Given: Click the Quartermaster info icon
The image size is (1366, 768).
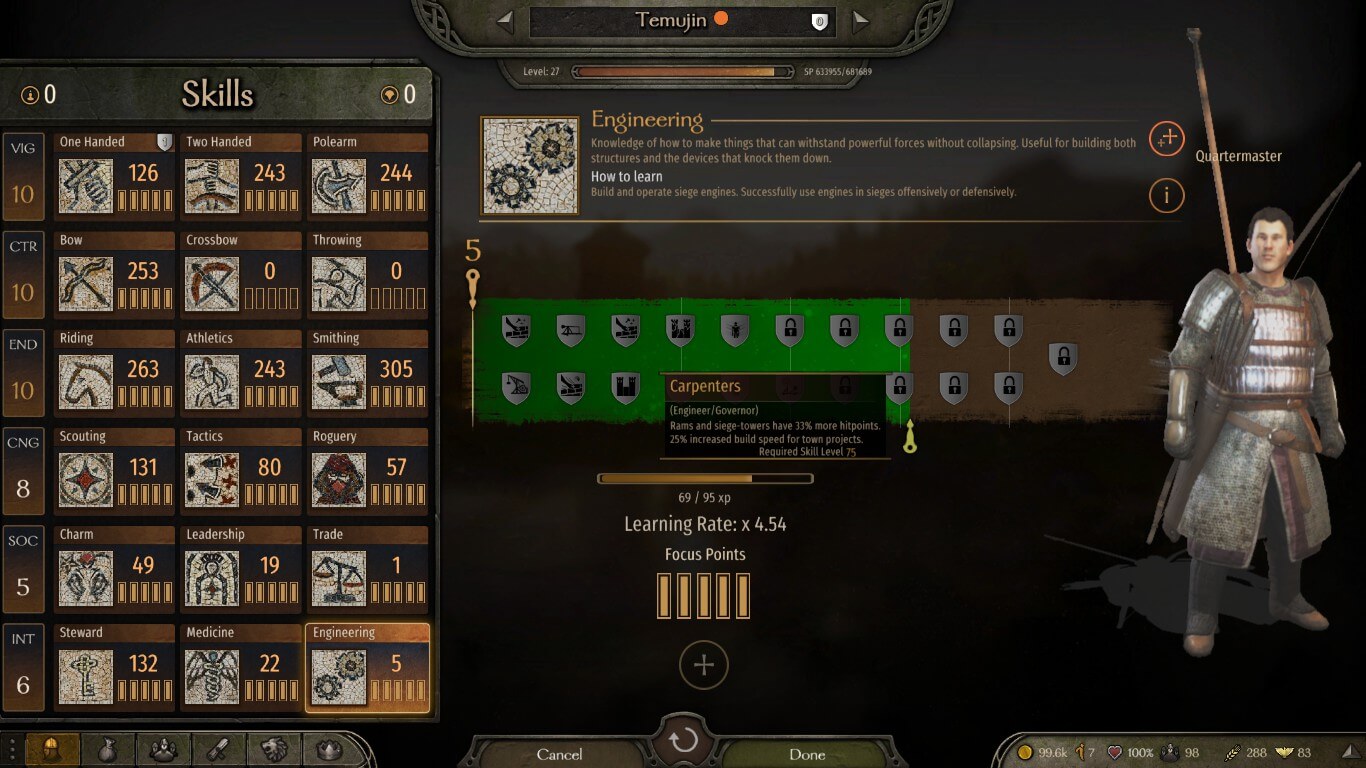Looking at the screenshot, I should [x=1166, y=195].
